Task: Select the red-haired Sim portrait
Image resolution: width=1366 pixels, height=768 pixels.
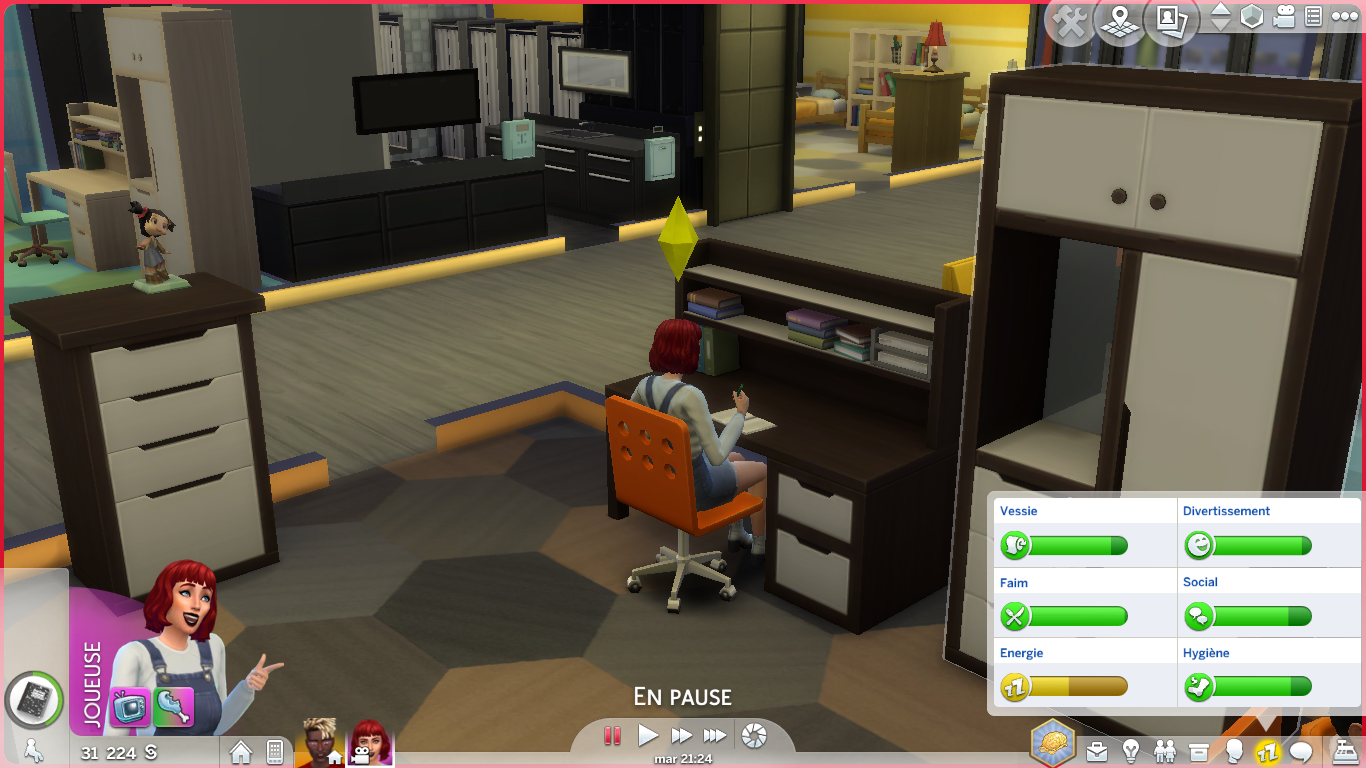Action: (370, 743)
